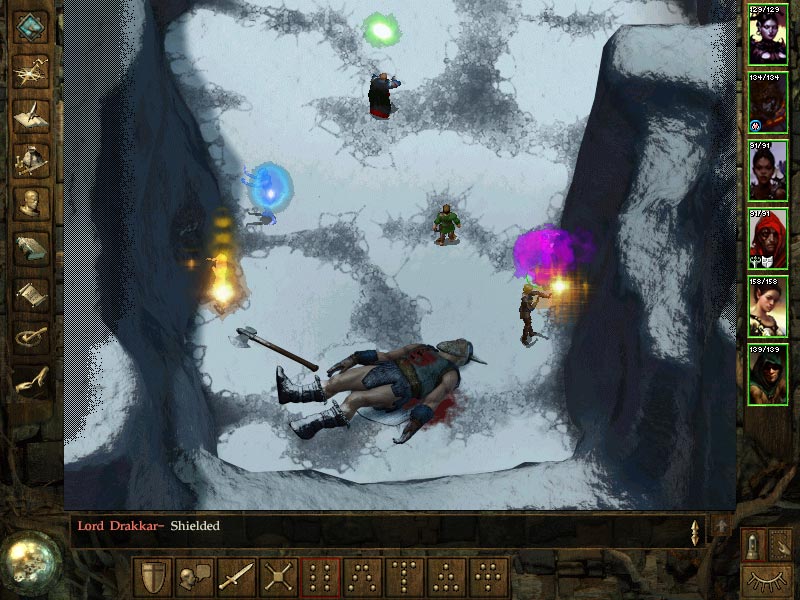Select the sword attack action
Viewport: 800px width, 600px height.
[236, 578]
